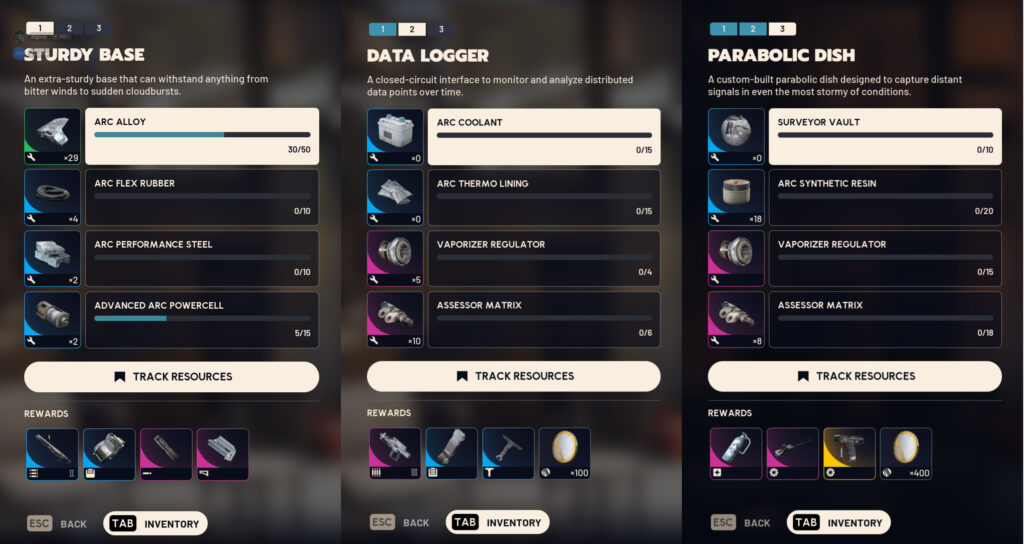
Task: Select the ×100 coin reward icon
Action: pos(565,454)
